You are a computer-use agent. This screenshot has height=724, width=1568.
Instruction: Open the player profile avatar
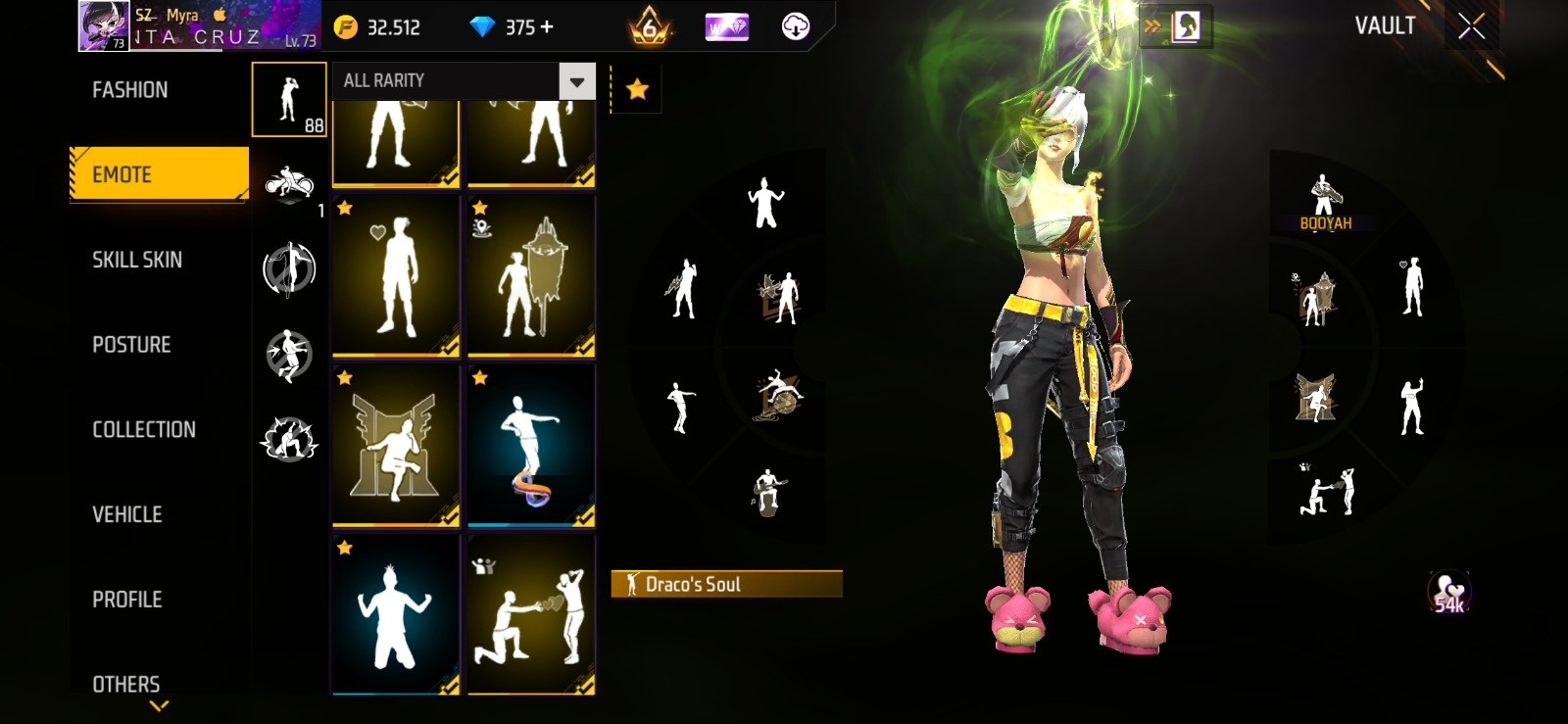(103, 26)
